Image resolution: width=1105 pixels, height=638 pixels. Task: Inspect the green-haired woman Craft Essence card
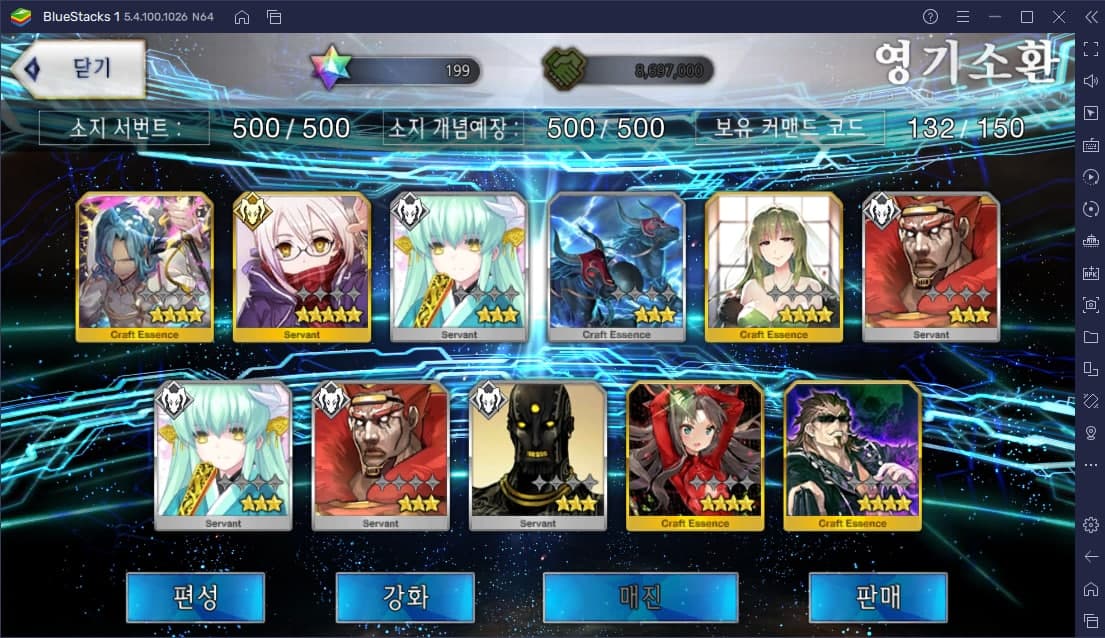[x=773, y=266]
